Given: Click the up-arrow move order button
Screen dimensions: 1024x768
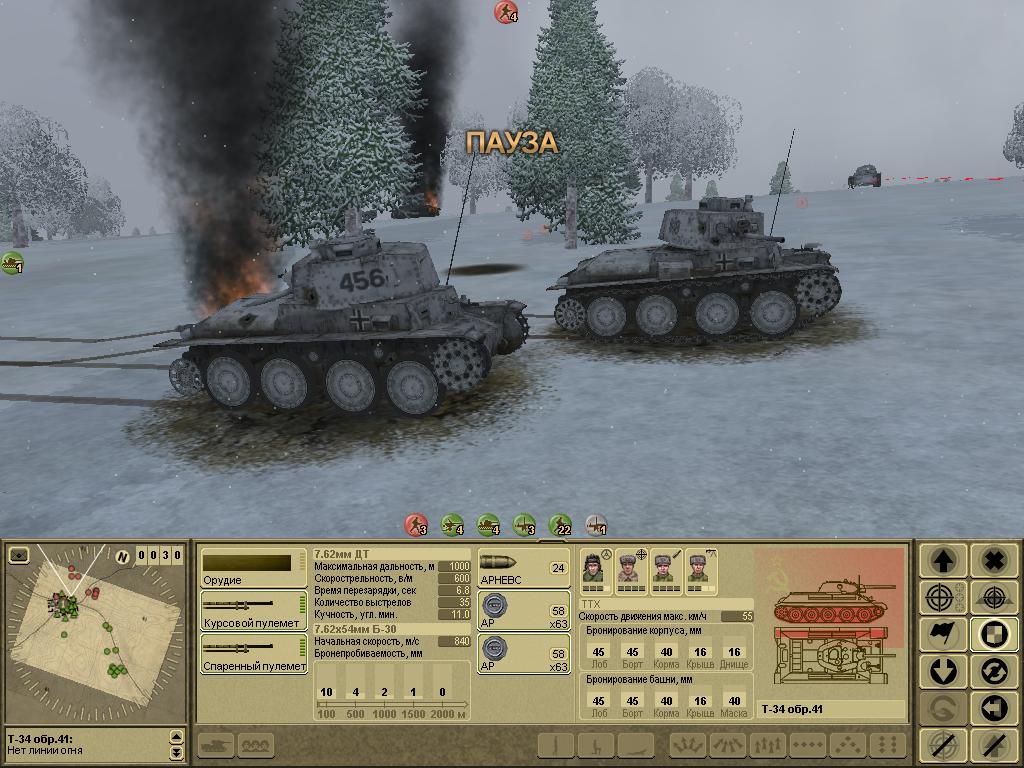Looking at the screenshot, I should [942, 562].
